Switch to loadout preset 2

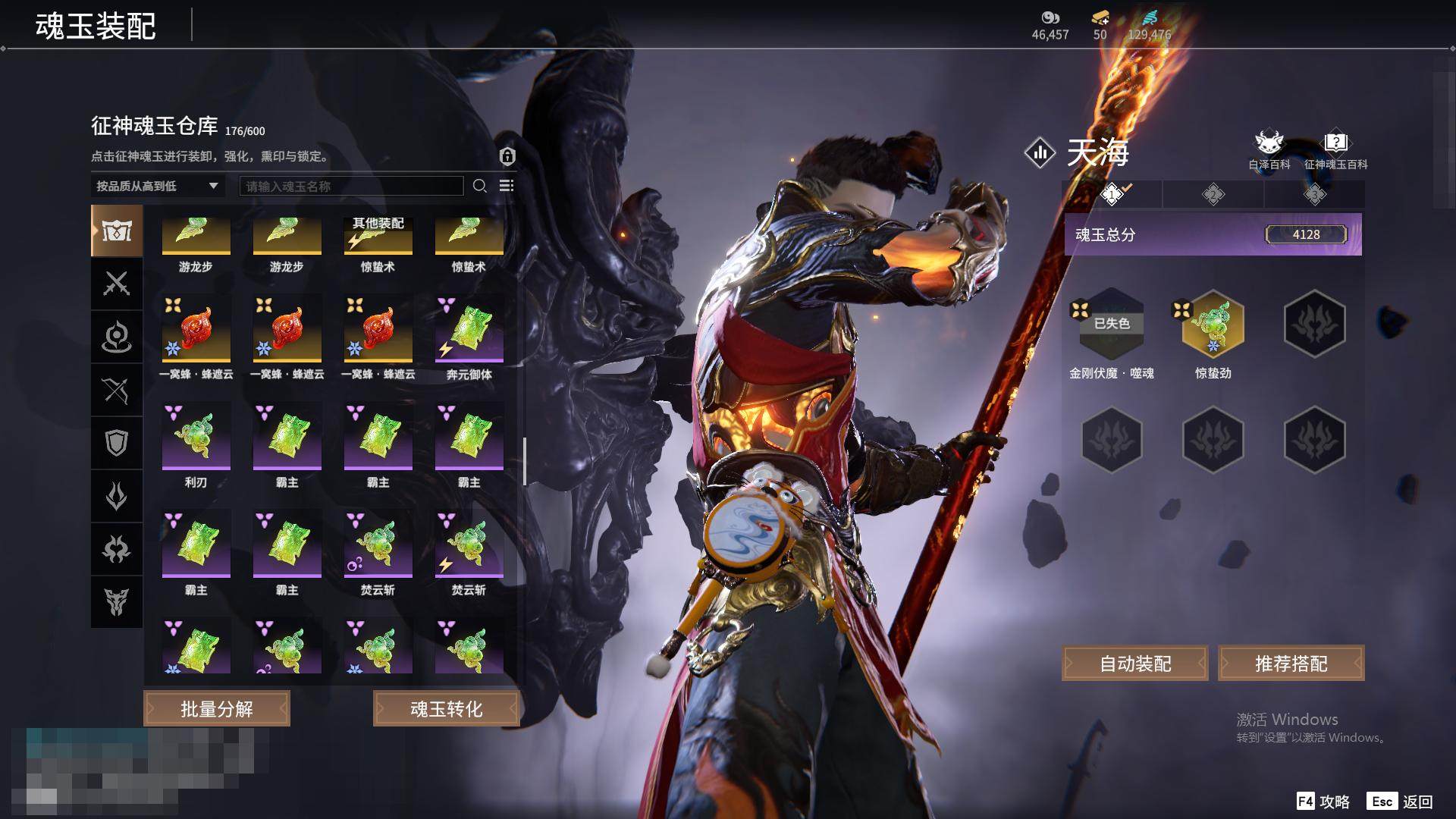(x=1213, y=195)
